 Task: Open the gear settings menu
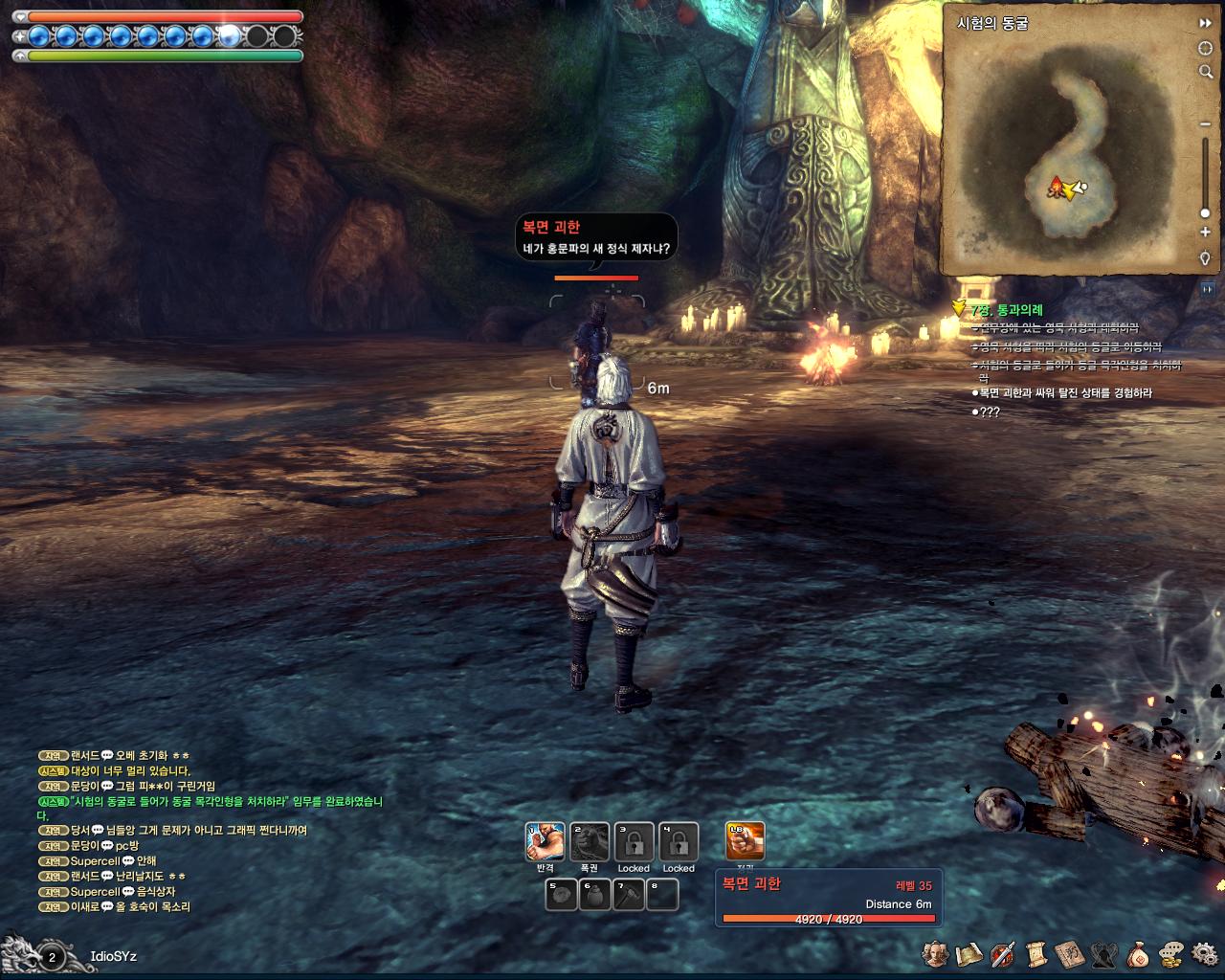pos(1205,954)
